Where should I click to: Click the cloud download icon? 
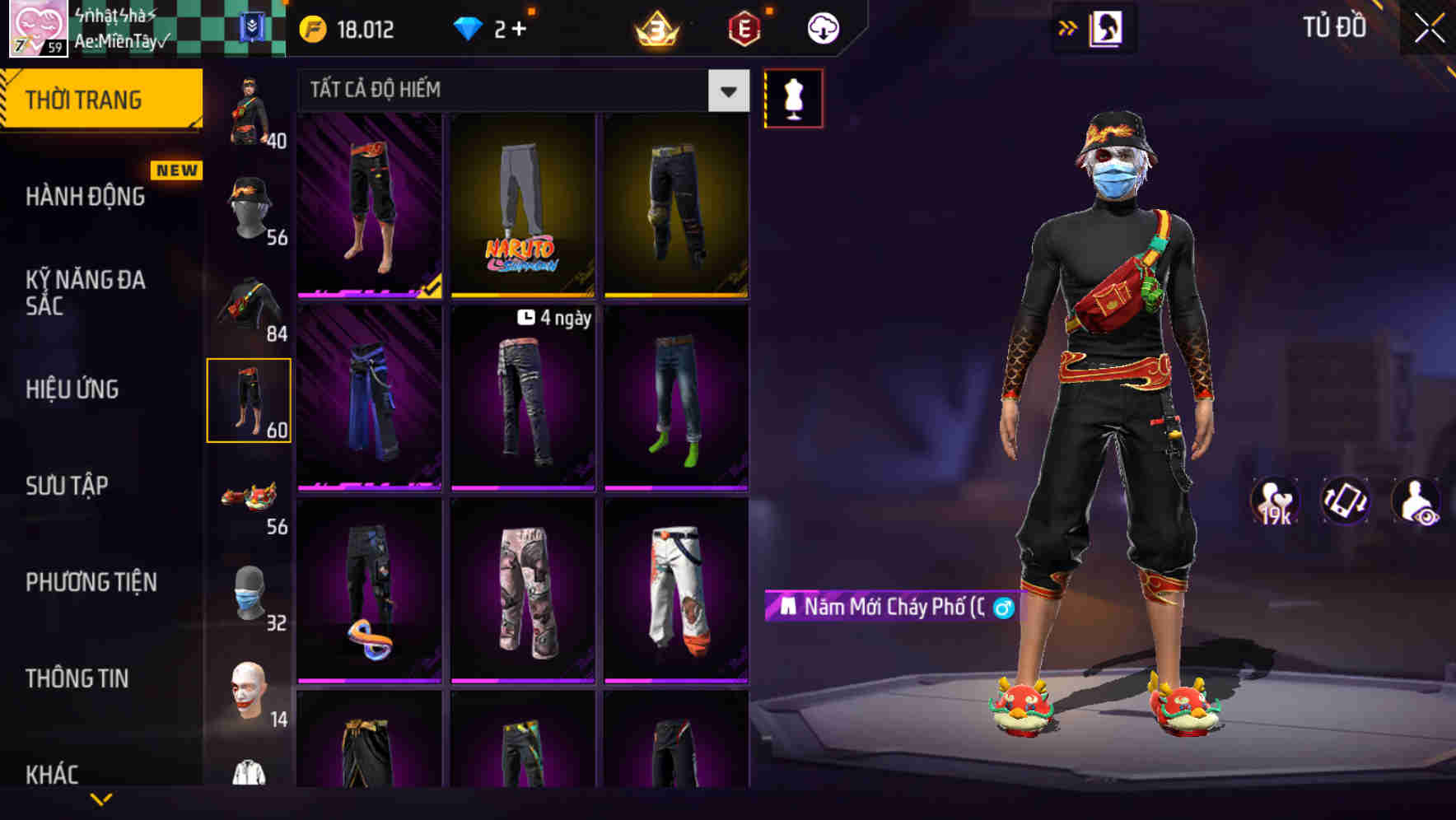(x=822, y=28)
